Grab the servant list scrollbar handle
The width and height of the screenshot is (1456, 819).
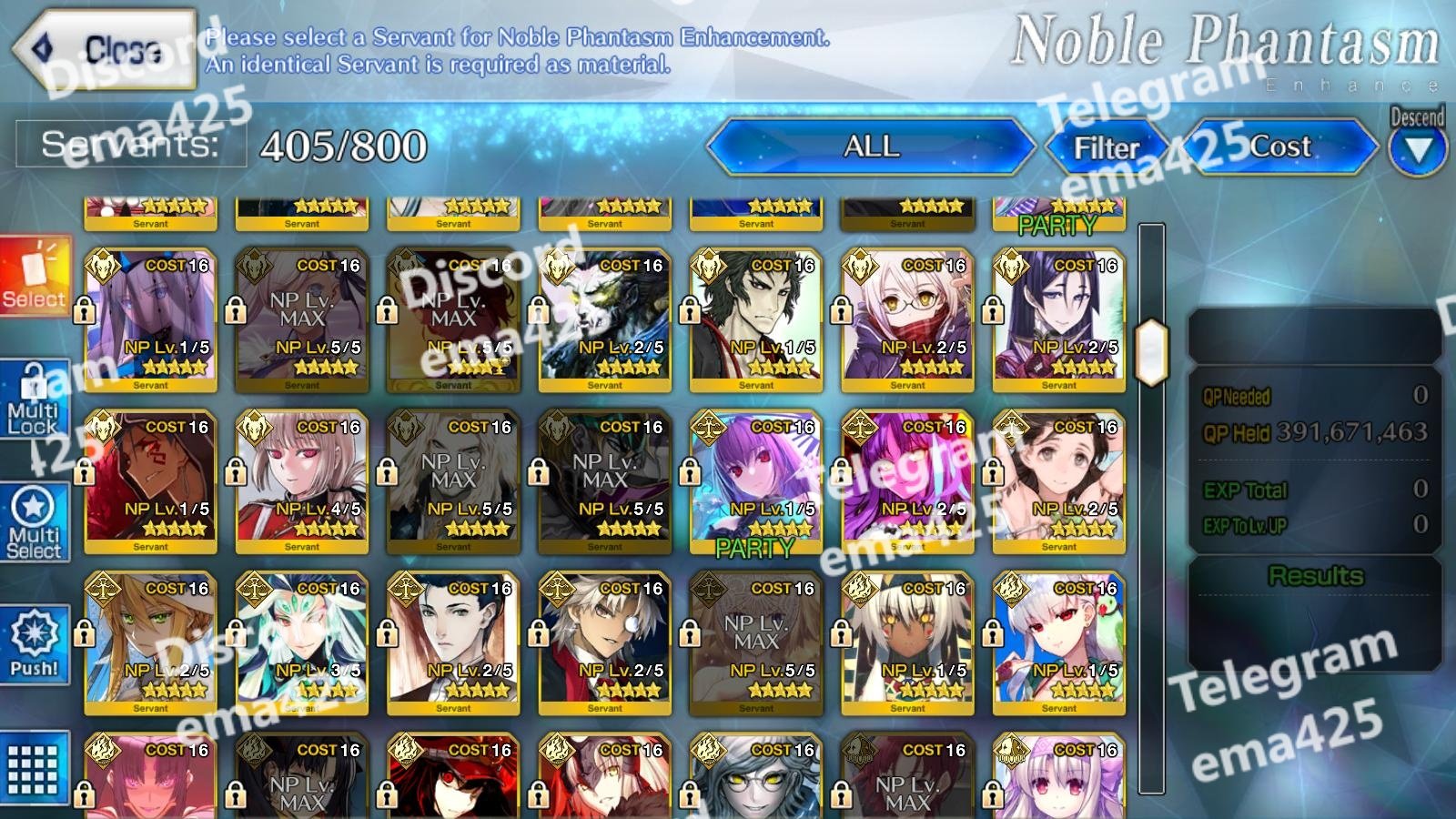[x=1151, y=350]
